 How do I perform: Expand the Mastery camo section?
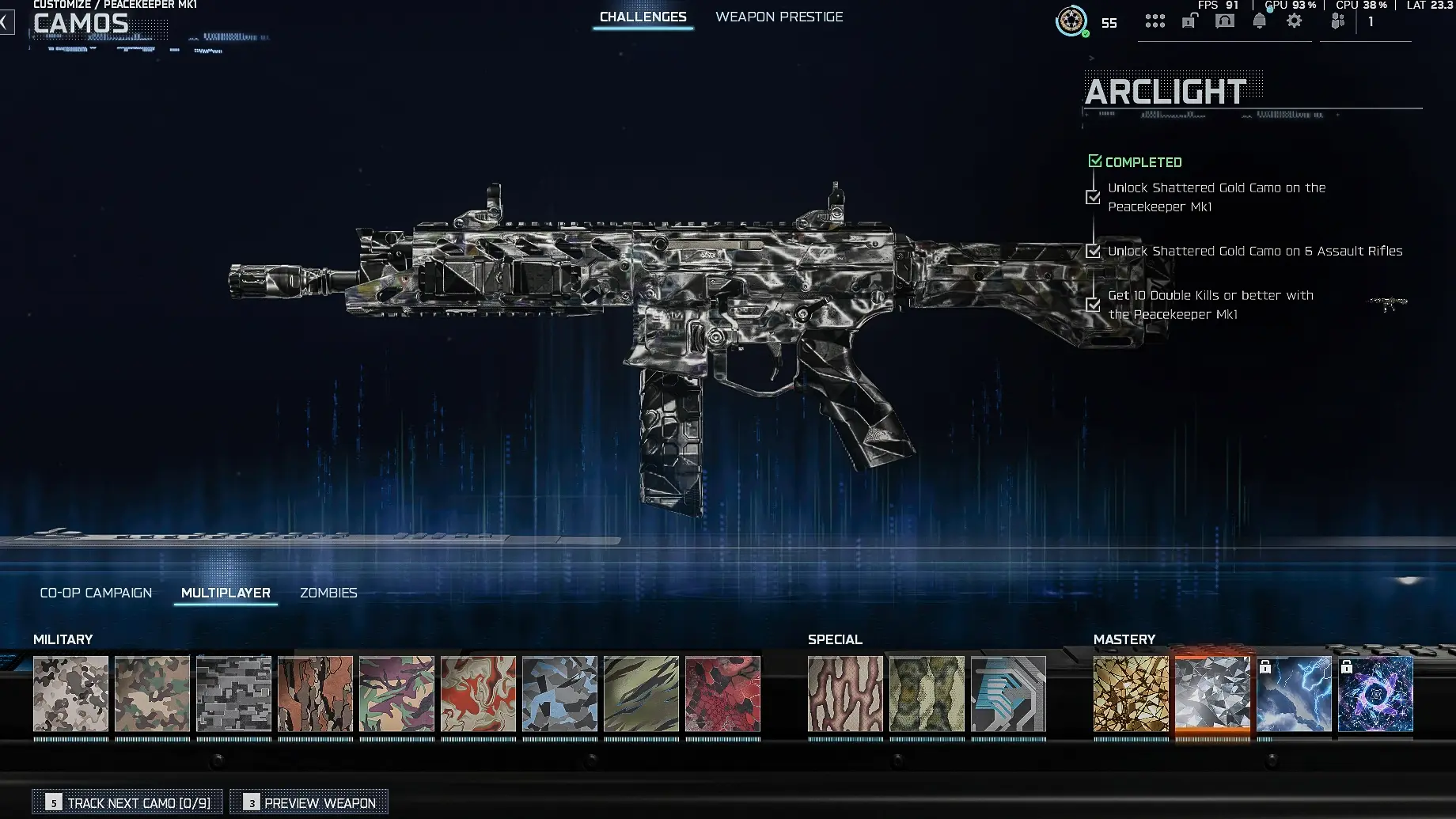coord(1125,639)
